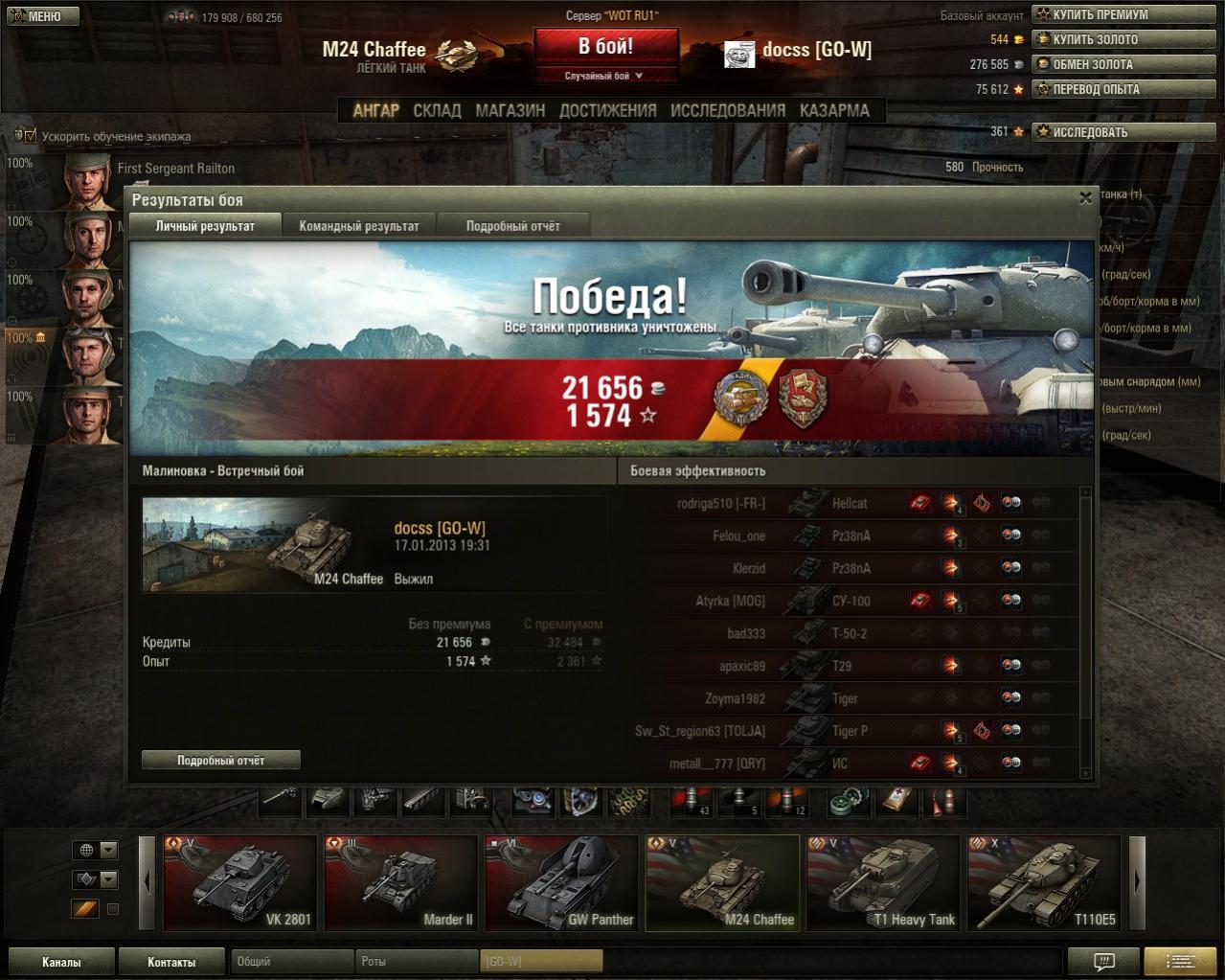1225x980 pixels.
Task: Start battle with В бой! button
Action: [x=605, y=46]
